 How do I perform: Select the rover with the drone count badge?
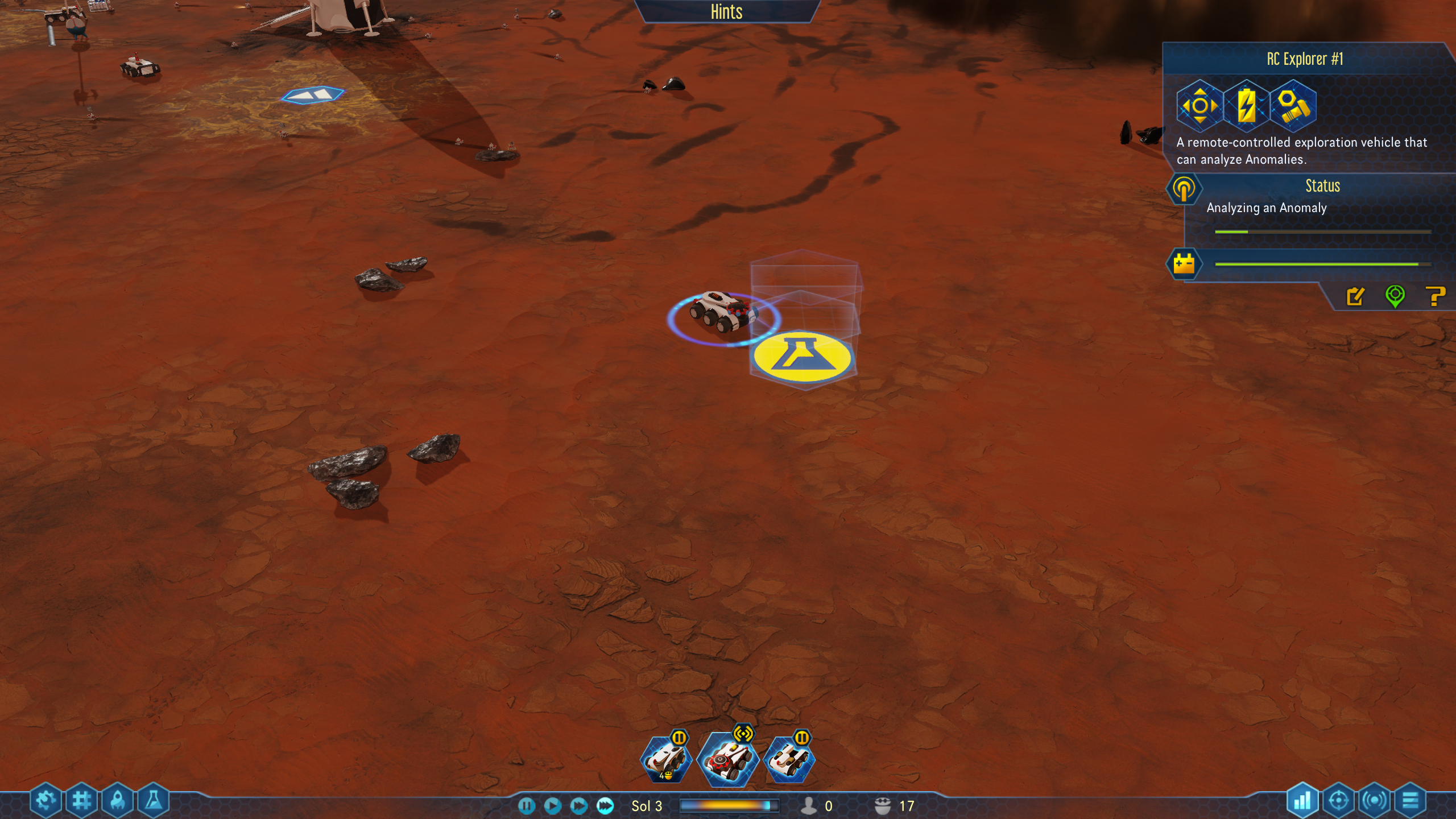click(666, 759)
